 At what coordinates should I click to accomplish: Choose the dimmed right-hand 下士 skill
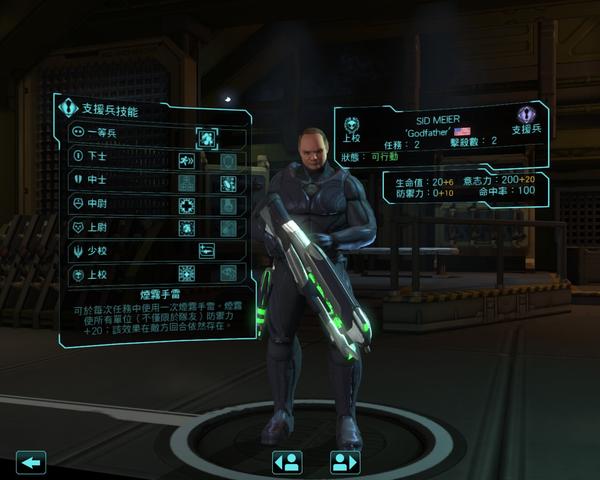click(229, 160)
